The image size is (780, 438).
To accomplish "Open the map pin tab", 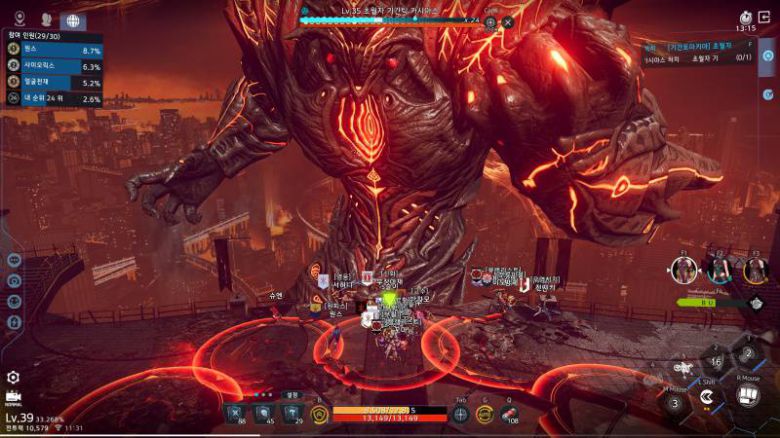I will 18,19.
